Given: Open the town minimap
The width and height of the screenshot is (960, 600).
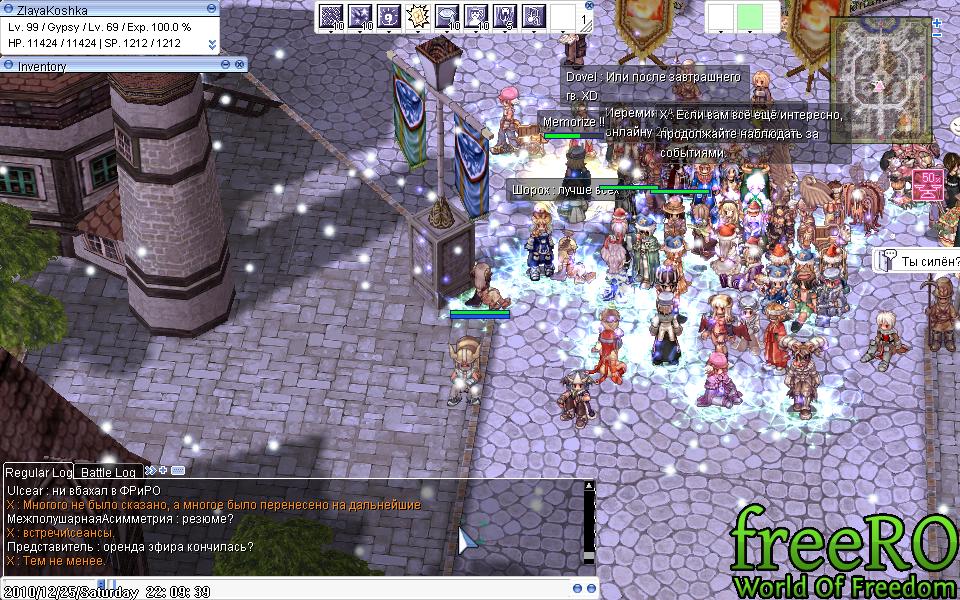Looking at the screenshot, I should point(879,68).
